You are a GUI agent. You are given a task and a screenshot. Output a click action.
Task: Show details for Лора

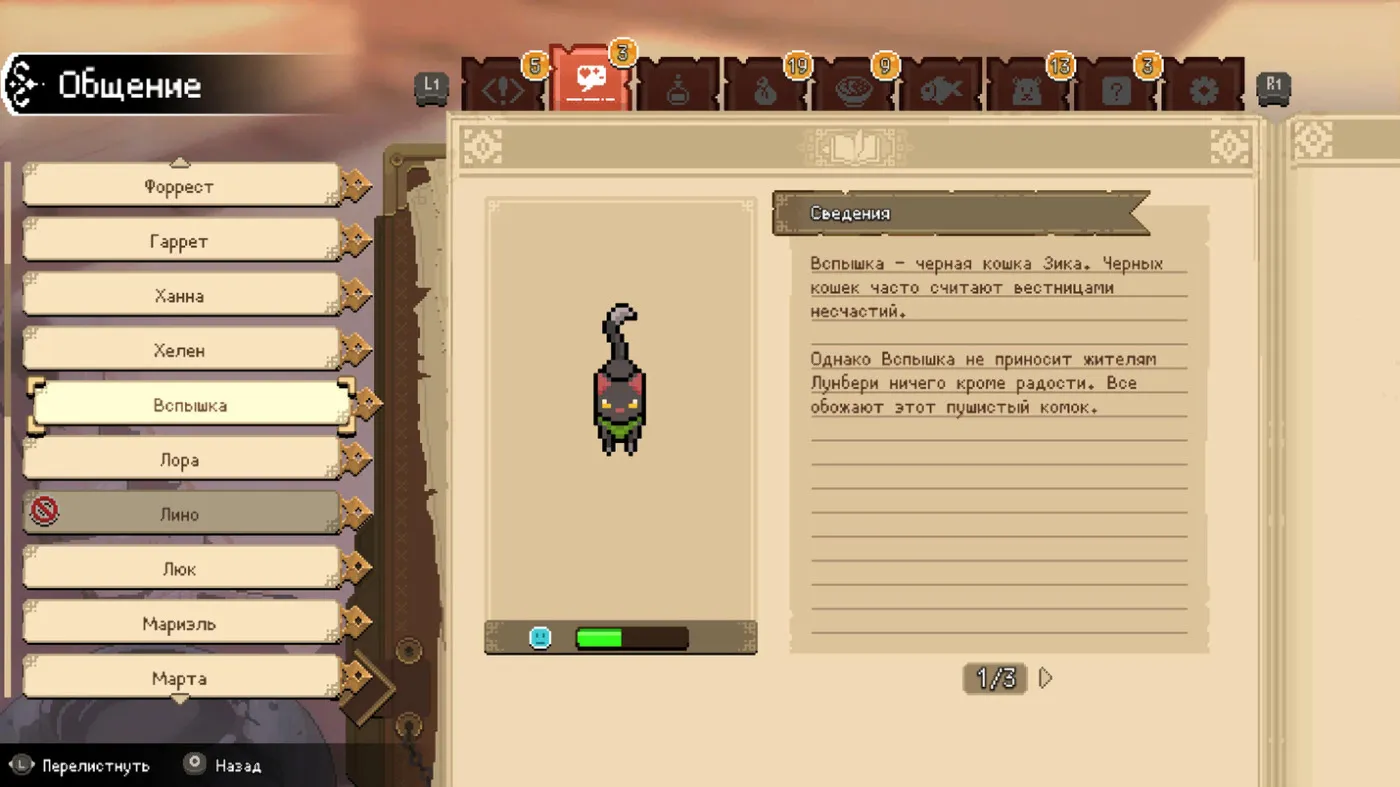point(180,460)
